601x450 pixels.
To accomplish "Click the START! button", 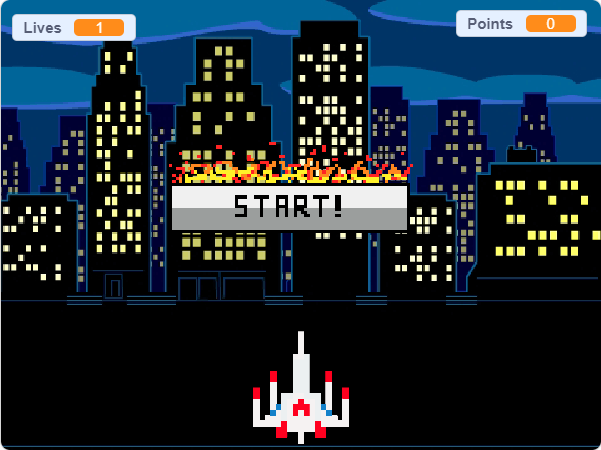I will coord(289,207).
